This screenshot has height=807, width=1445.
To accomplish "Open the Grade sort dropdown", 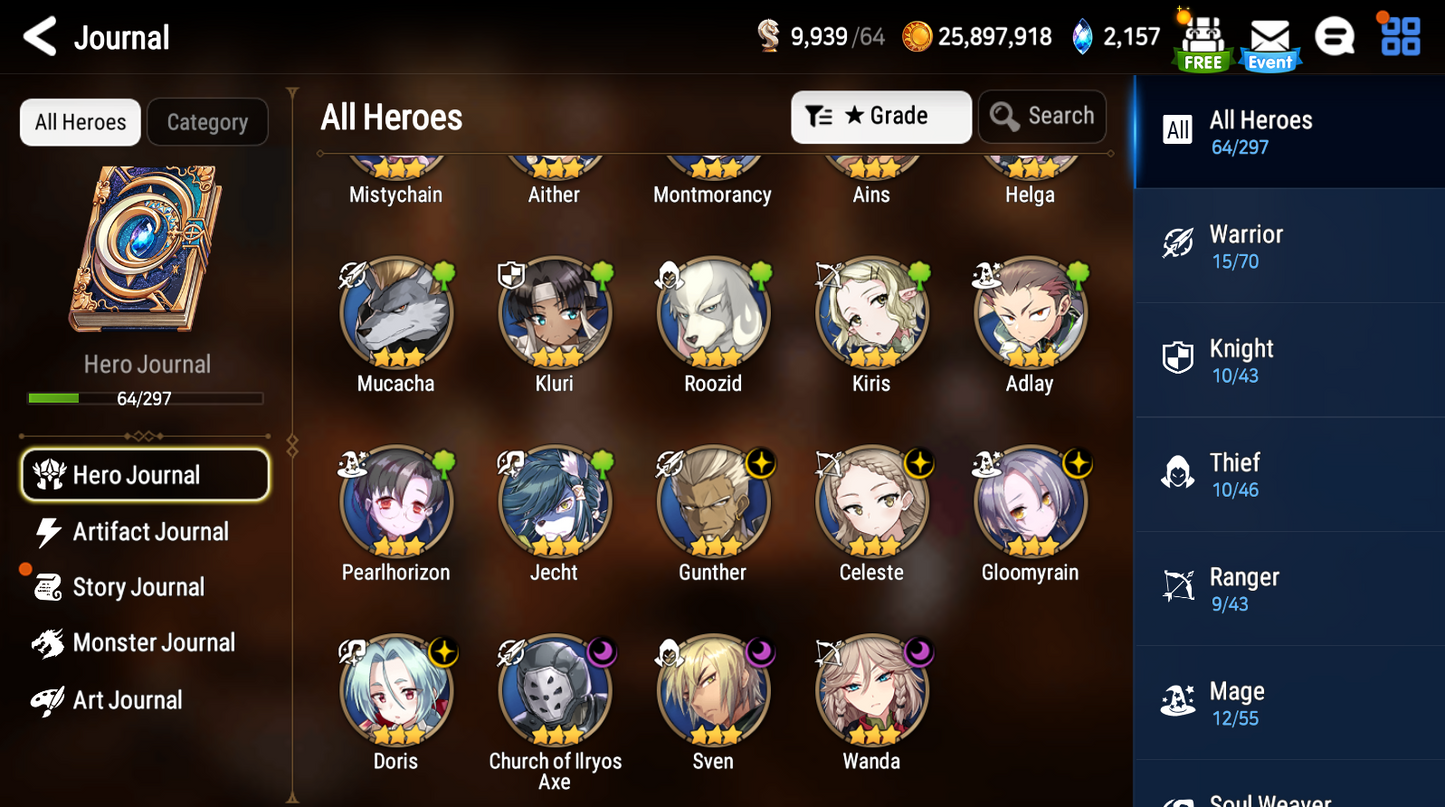I will click(x=881, y=117).
